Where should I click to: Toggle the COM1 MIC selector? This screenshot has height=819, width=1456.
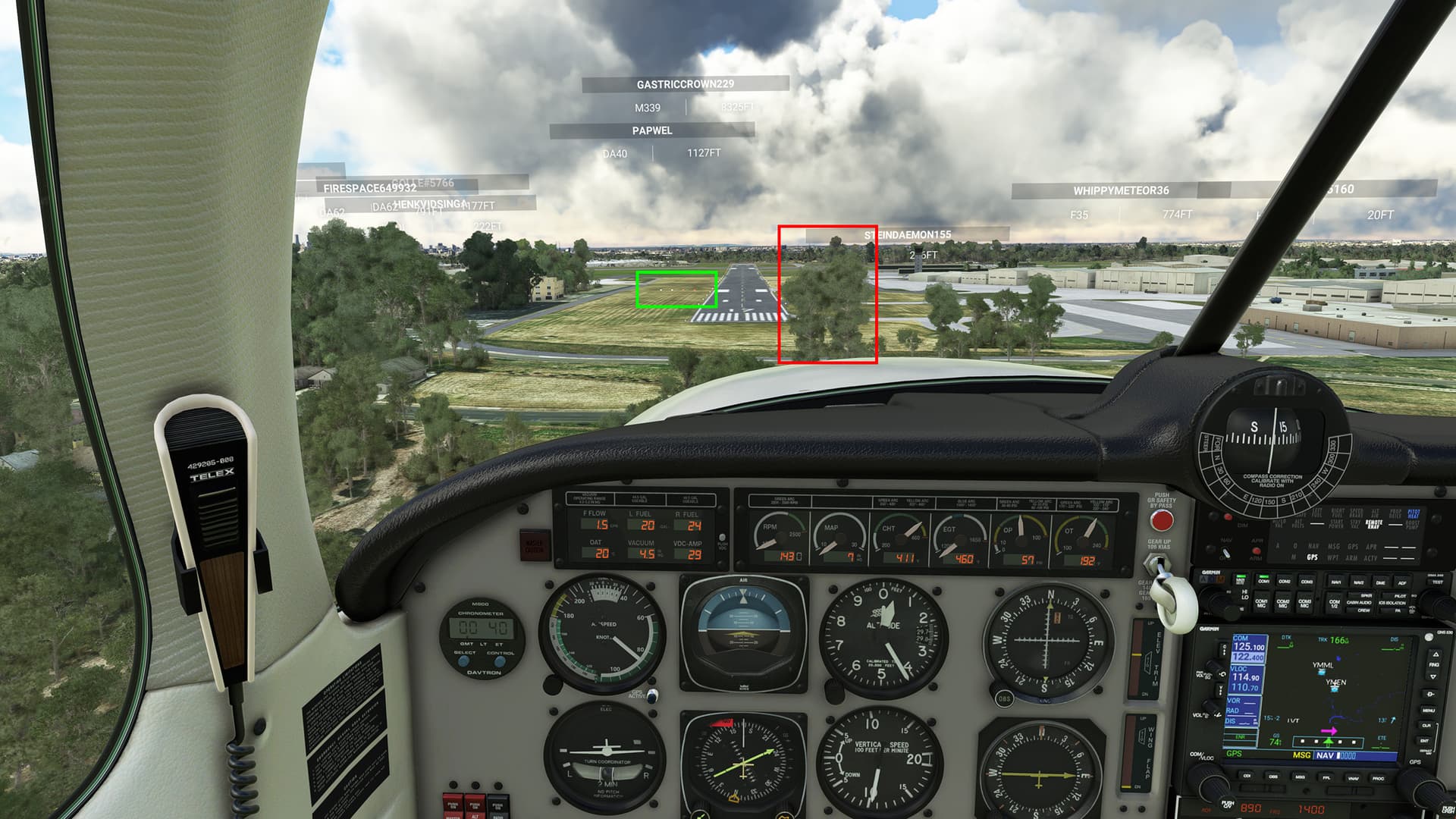click(1260, 603)
